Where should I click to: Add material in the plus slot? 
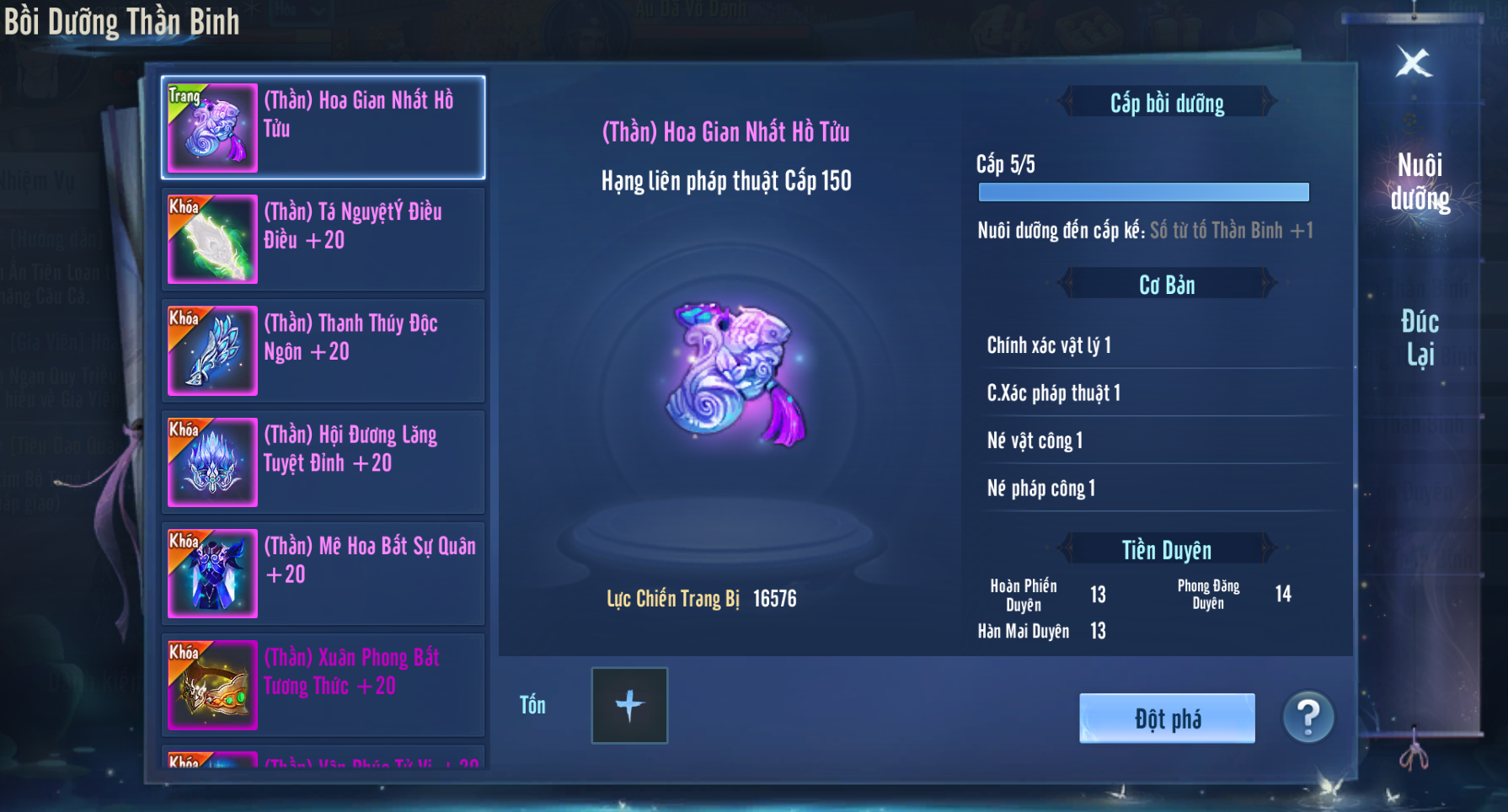click(x=629, y=706)
